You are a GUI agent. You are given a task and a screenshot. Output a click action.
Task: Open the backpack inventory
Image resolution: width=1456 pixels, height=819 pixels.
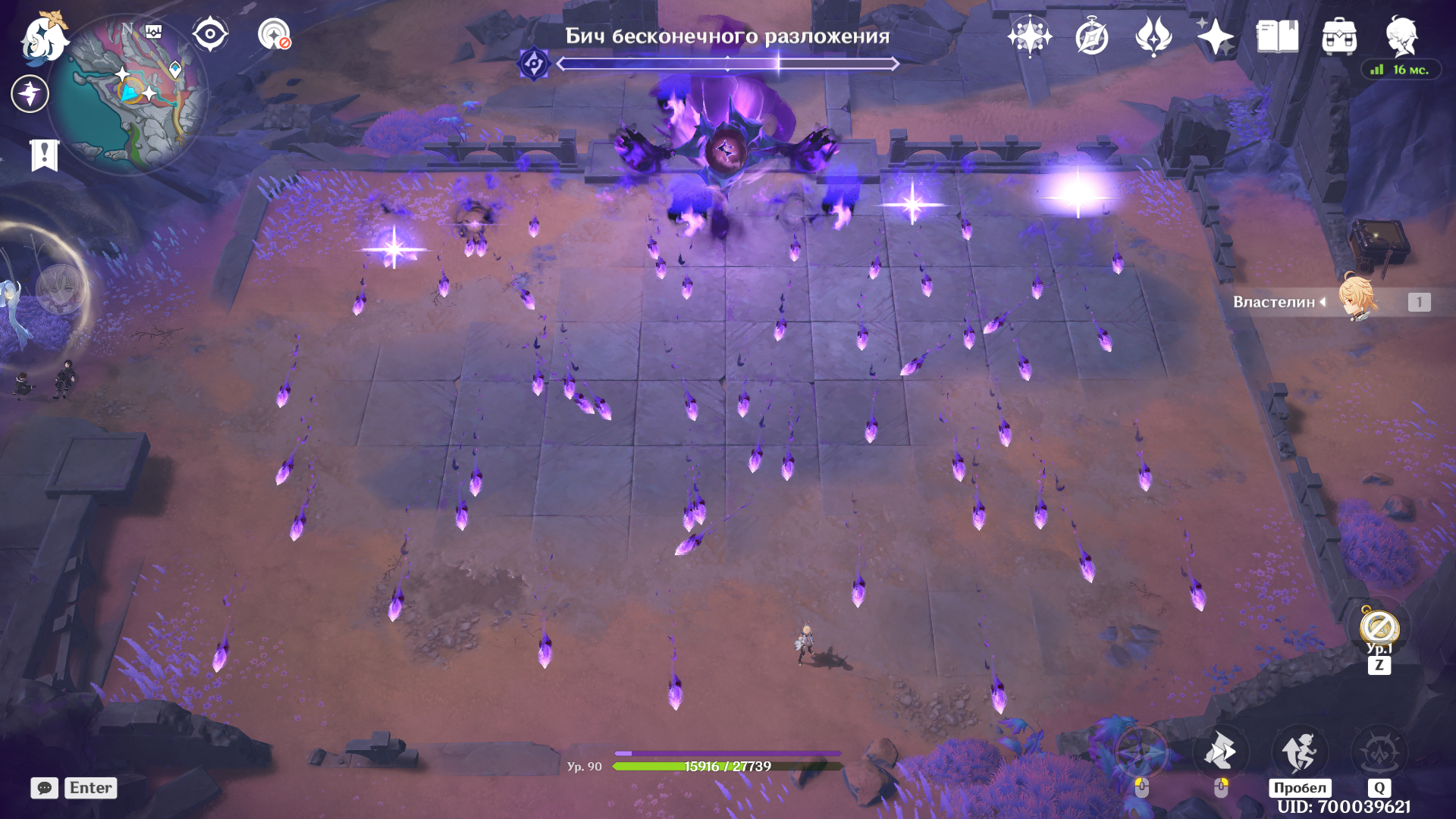tap(1339, 36)
